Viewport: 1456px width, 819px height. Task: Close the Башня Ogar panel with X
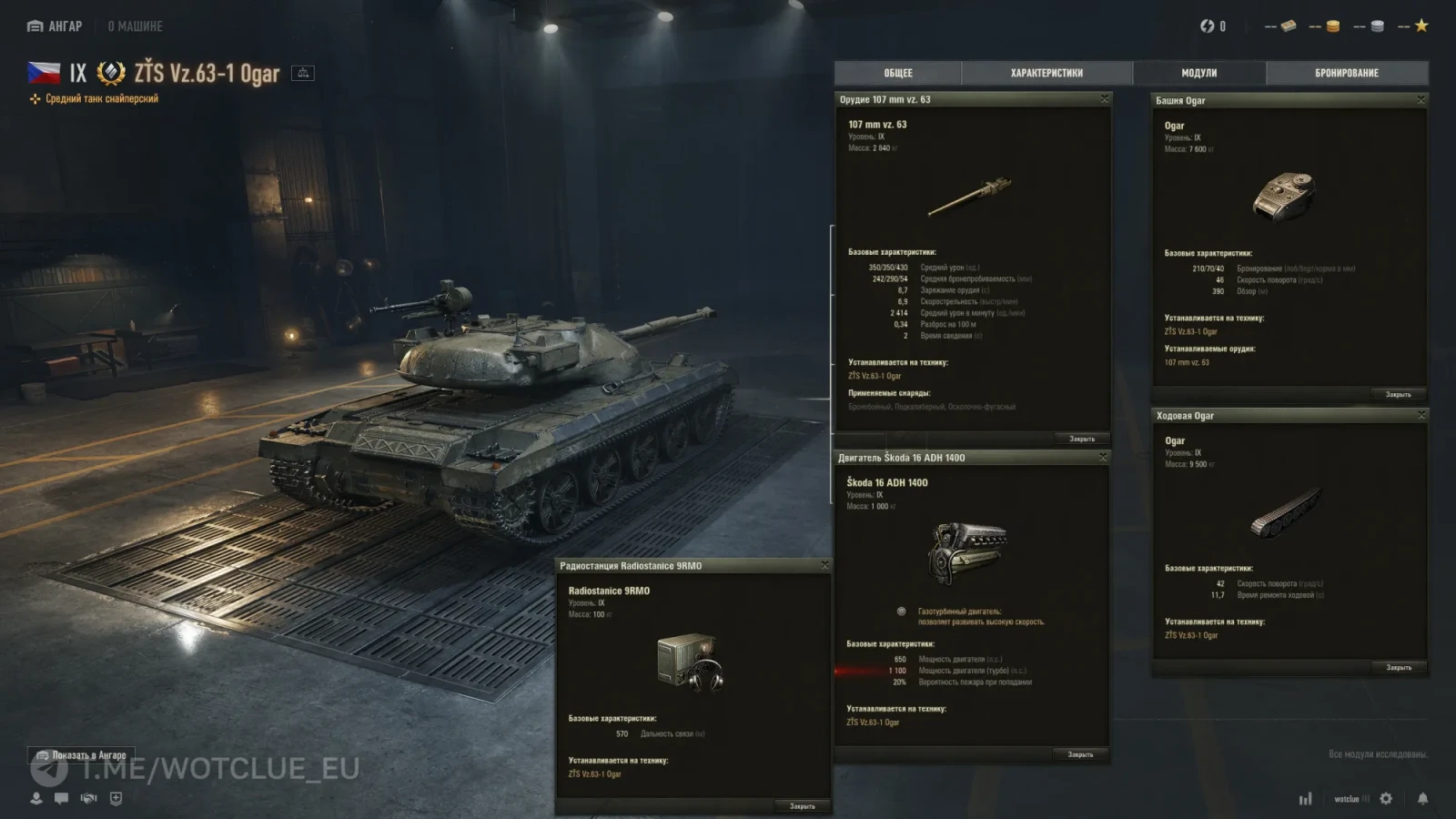tap(1421, 100)
